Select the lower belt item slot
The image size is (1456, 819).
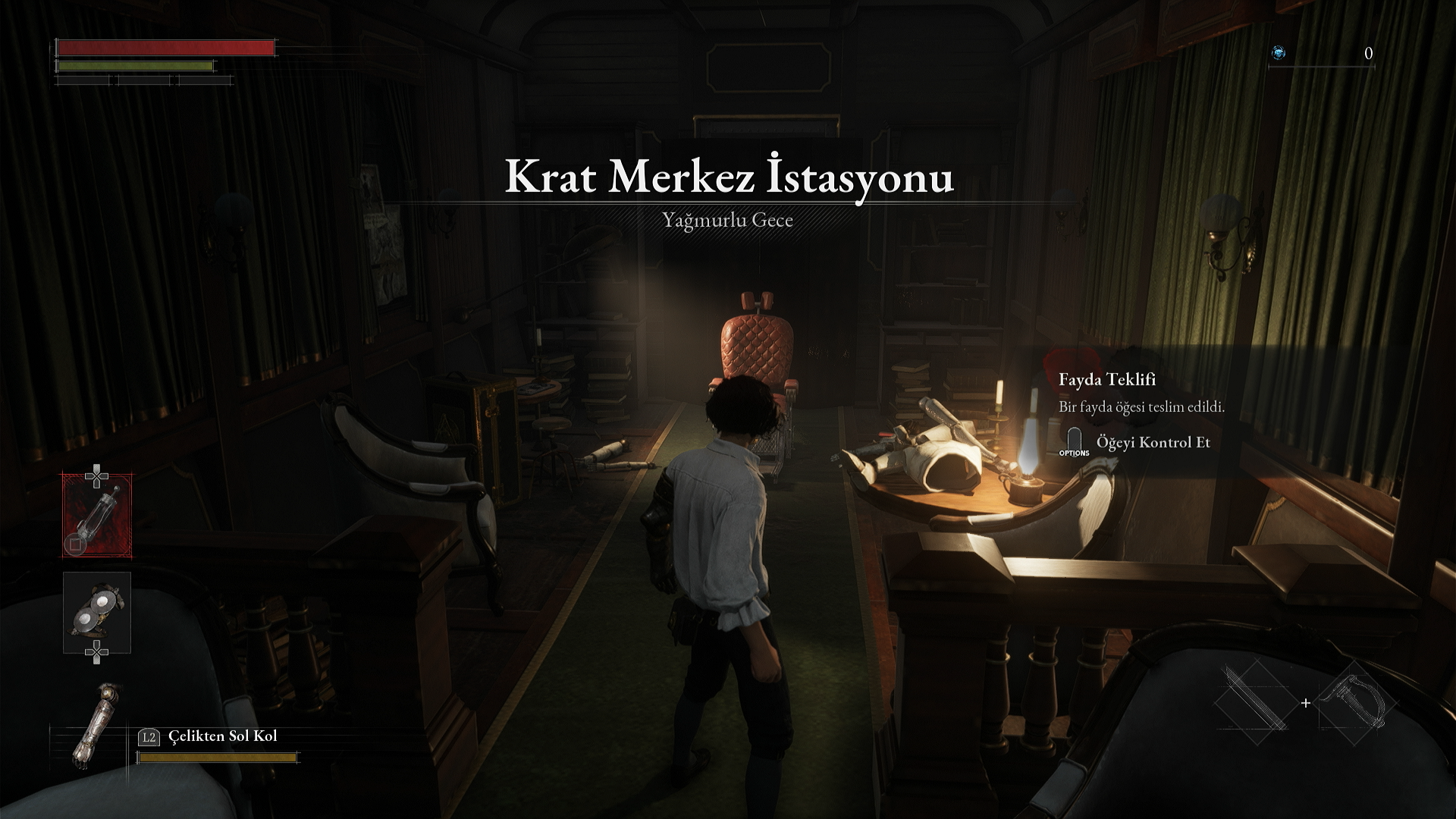(97, 613)
